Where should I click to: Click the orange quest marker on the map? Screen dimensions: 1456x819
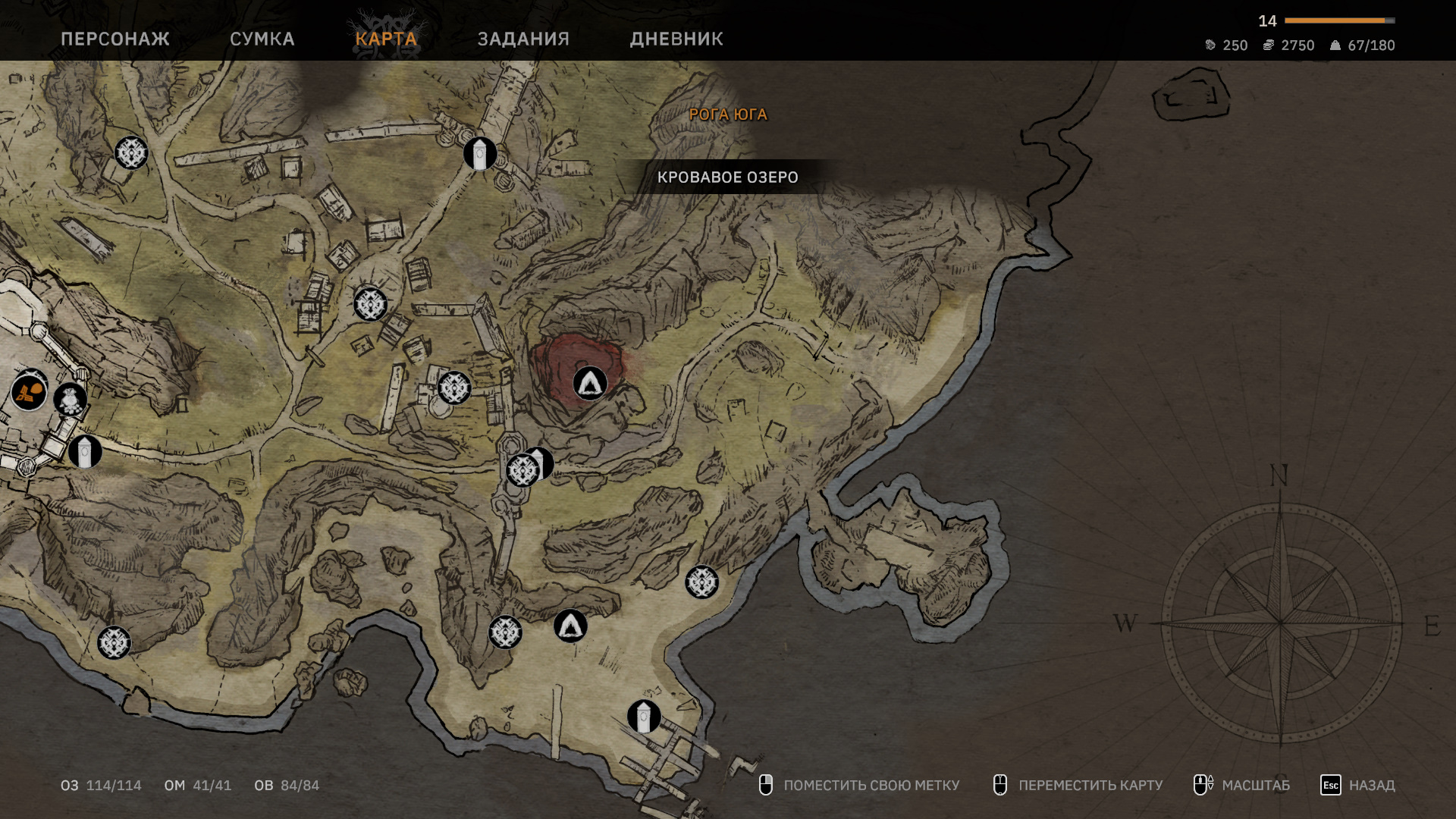29,393
